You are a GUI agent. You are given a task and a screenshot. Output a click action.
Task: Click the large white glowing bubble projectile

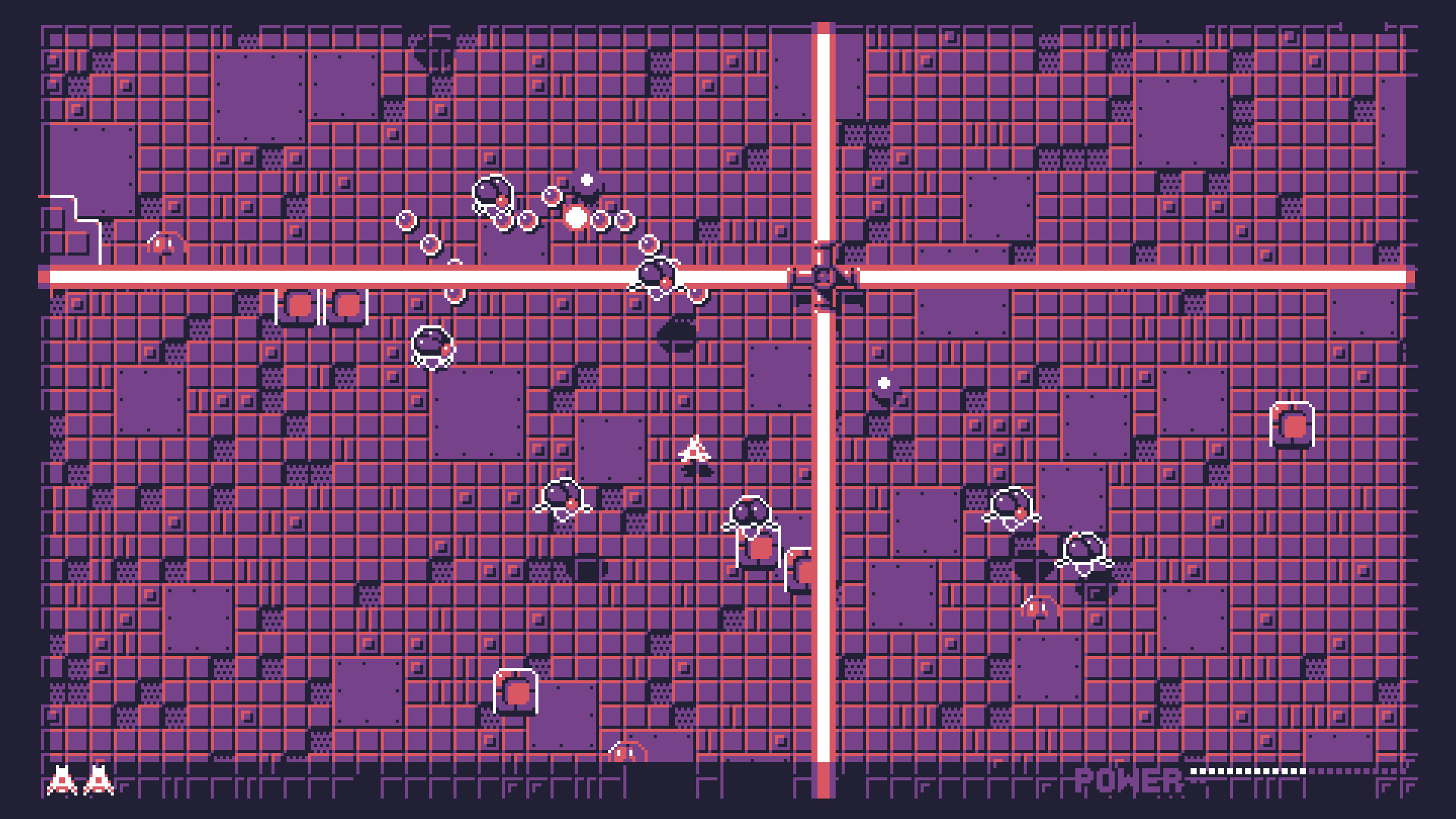(x=574, y=219)
